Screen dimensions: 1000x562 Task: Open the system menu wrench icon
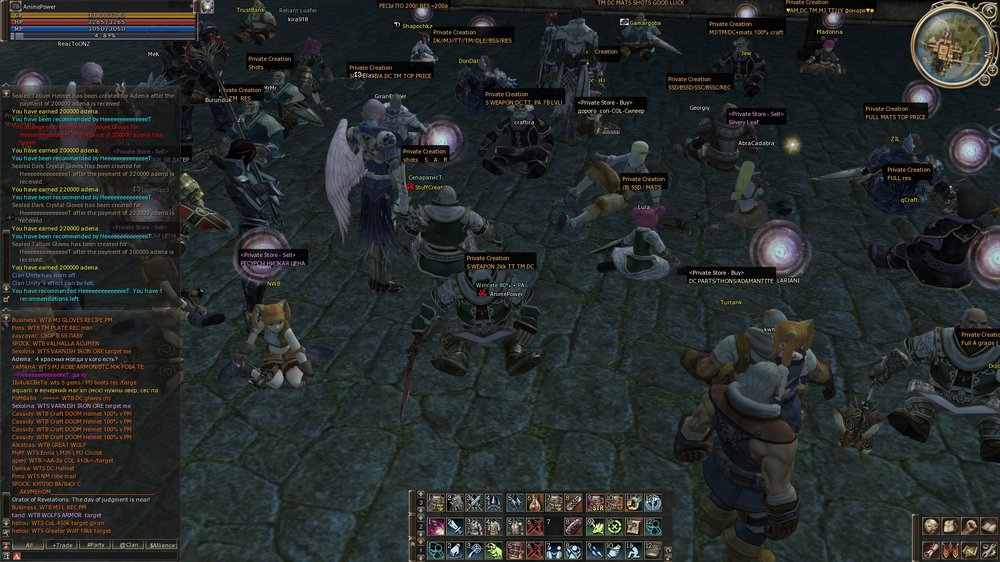pyautogui.click(x=988, y=550)
